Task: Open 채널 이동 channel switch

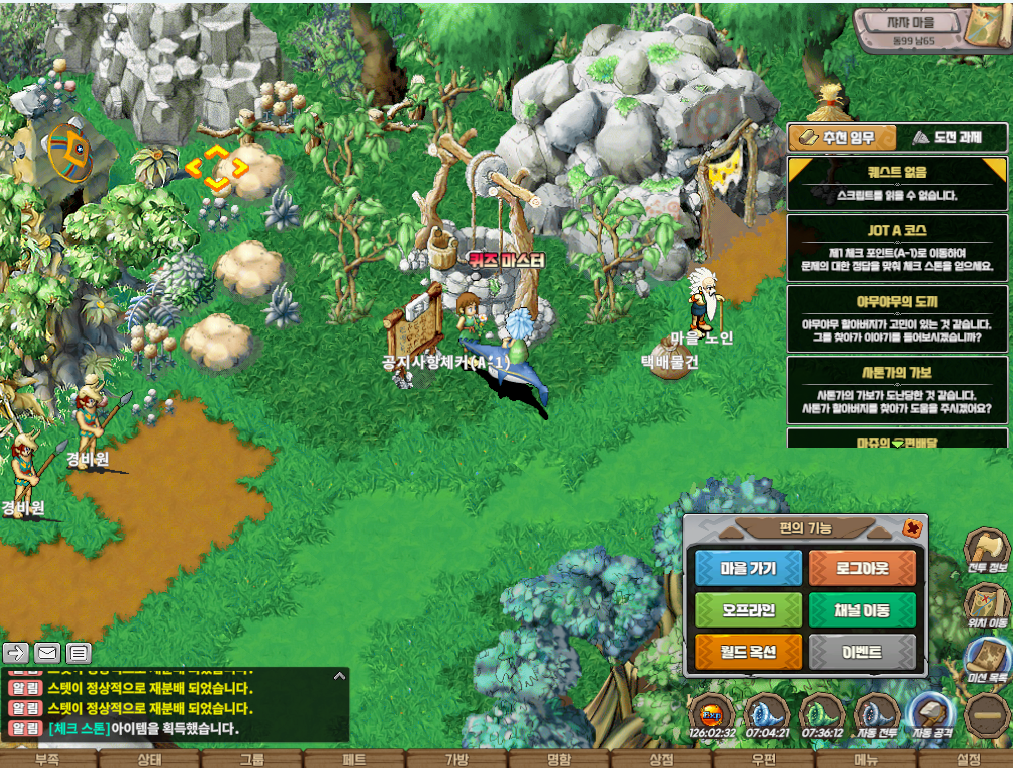Action: pos(862,610)
